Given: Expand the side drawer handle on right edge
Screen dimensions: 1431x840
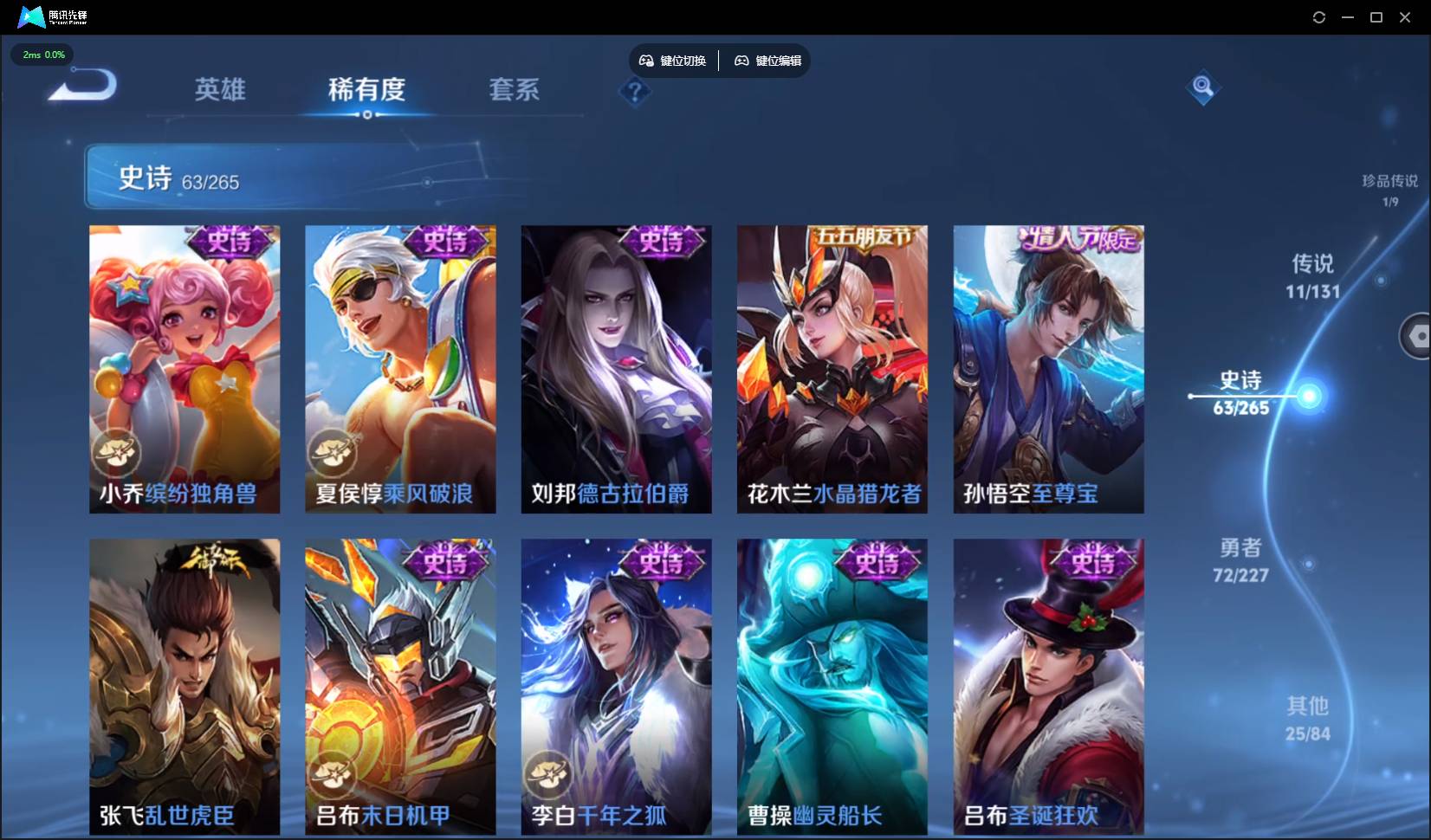Looking at the screenshot, I should pyautogui.click(x=1417, y=336).
